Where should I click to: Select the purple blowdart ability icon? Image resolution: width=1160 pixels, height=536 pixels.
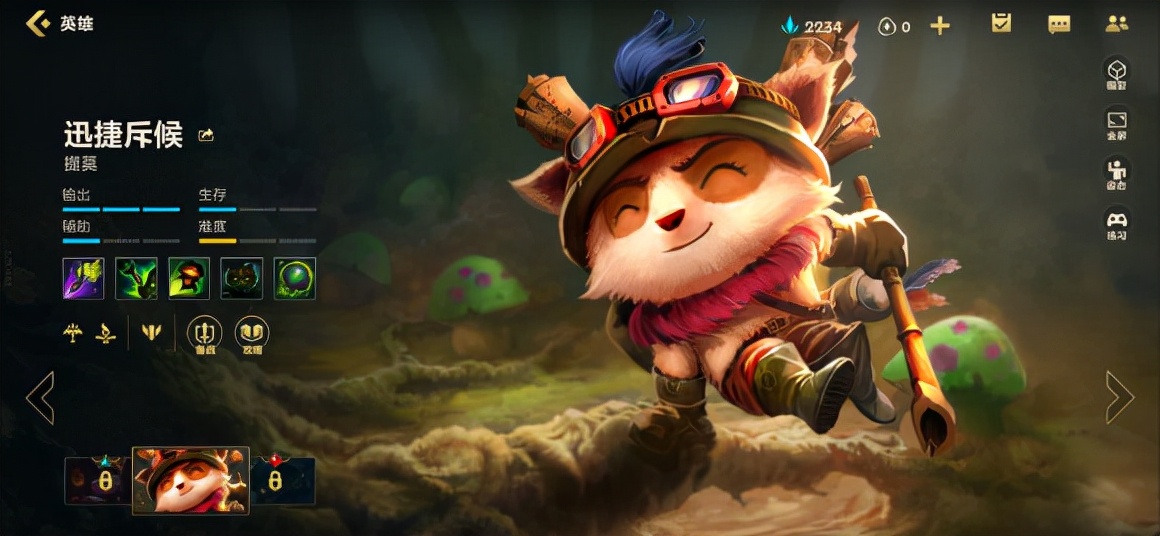83,278
